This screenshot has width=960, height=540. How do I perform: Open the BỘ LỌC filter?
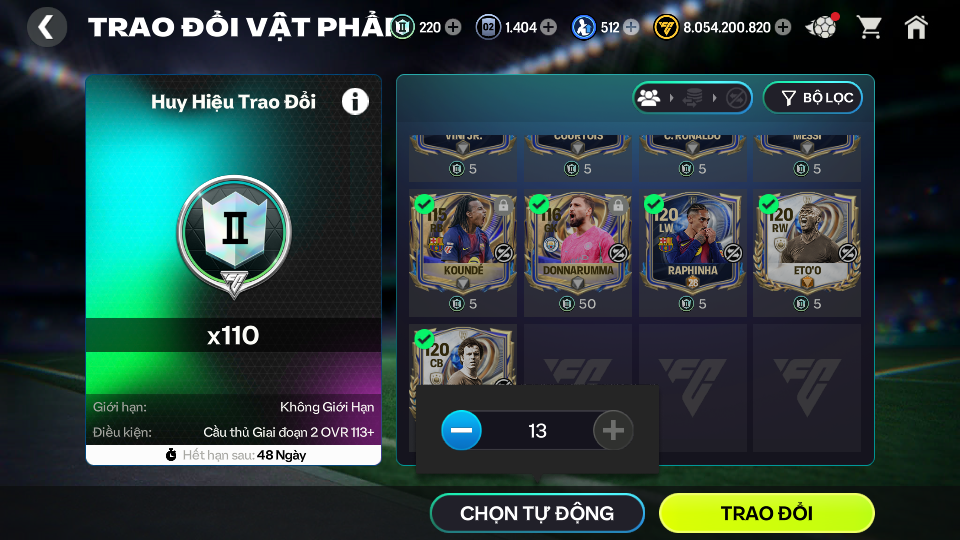coord(812,98)
